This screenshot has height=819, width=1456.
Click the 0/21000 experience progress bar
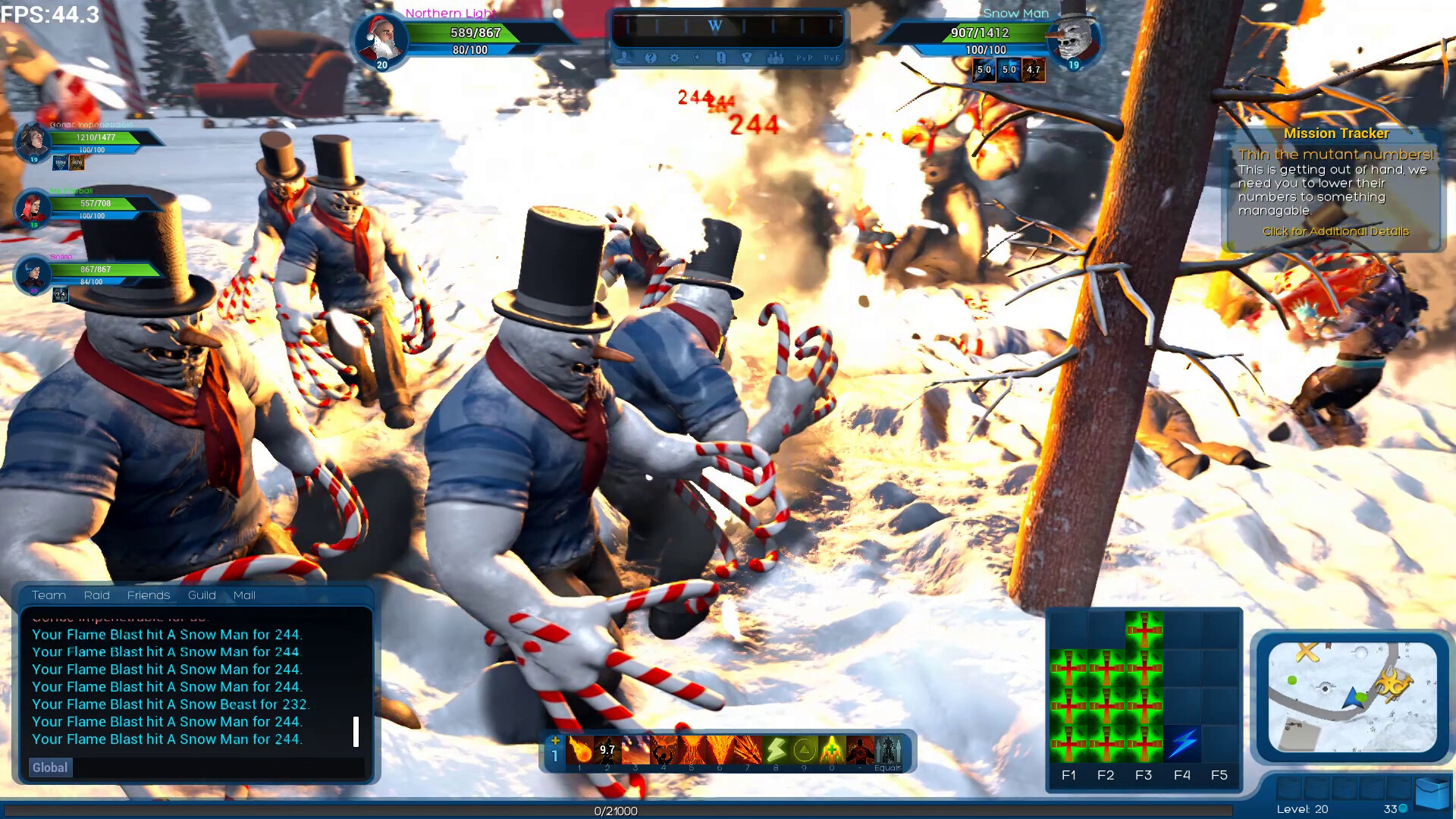pyautogui.click(x=616, y=811)
